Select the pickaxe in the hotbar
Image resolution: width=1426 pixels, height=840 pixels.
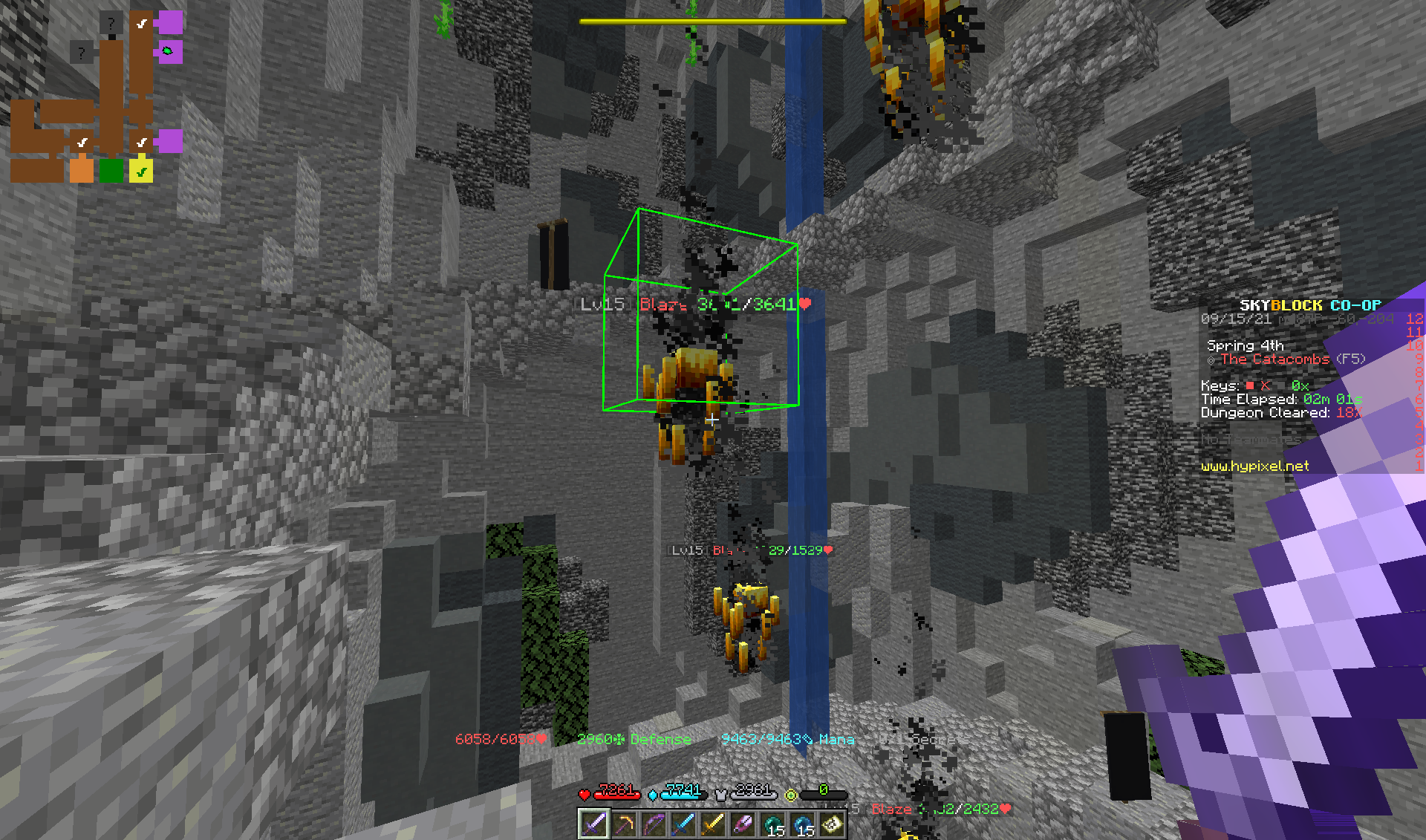(x=623, y=824)
